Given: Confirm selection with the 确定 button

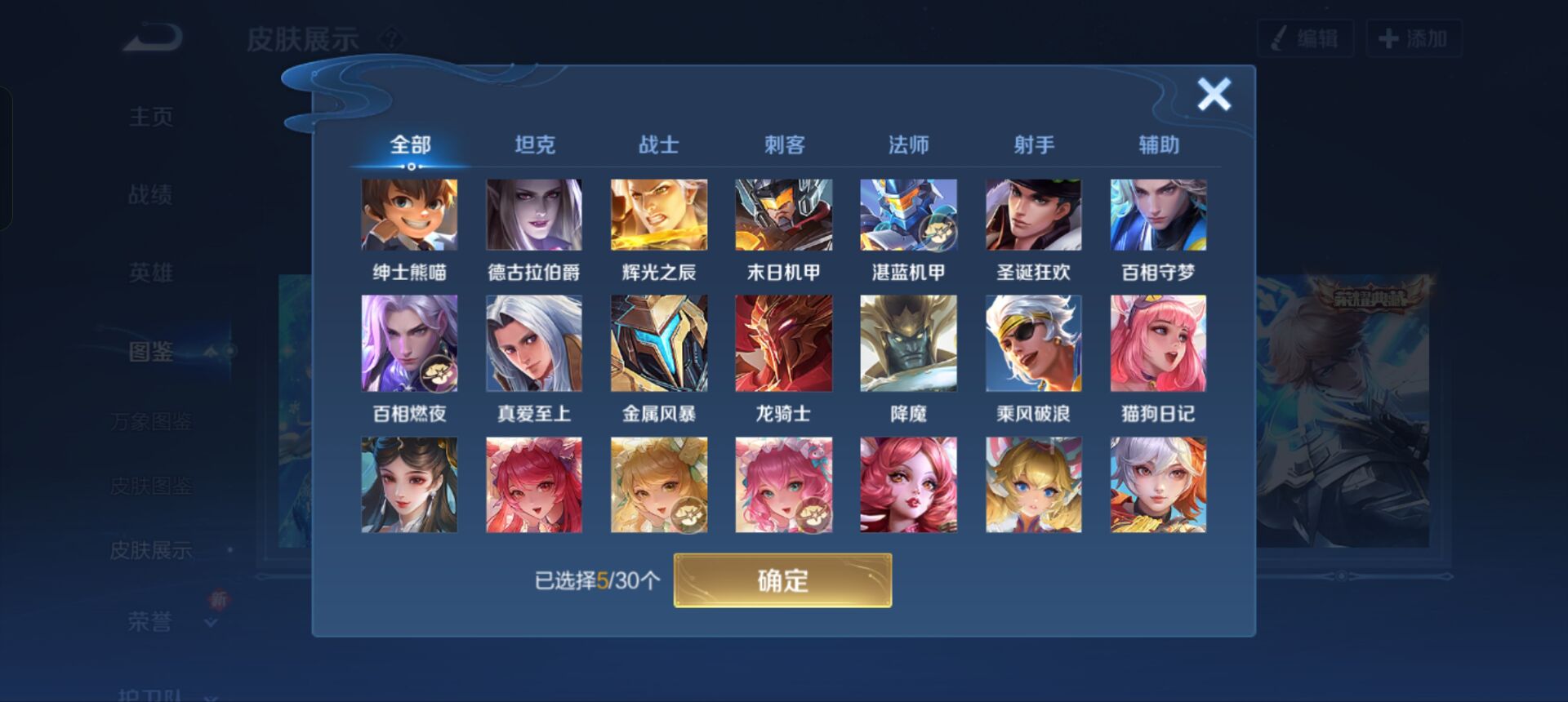Looking at the screenshot, I should 782,582.
